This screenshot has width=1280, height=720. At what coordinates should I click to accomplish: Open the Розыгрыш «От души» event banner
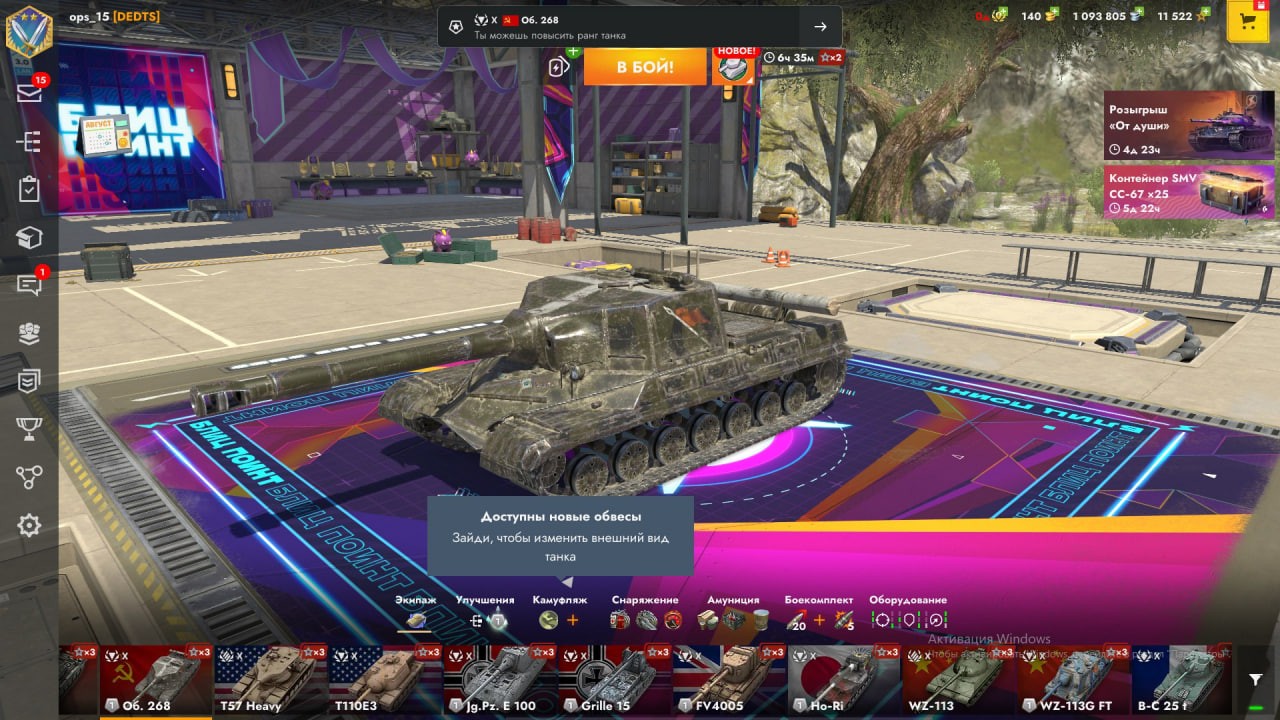pos(1188,125)
